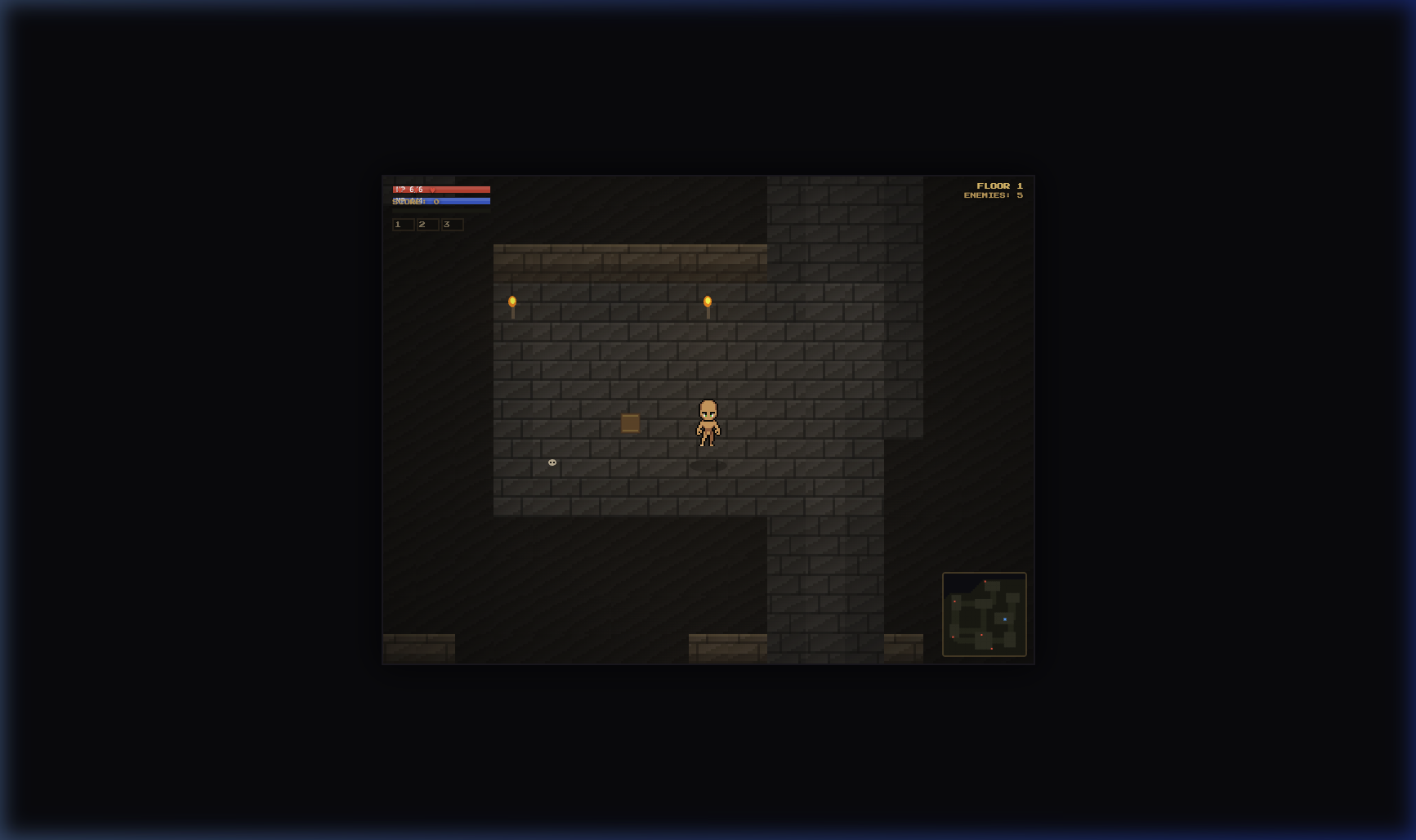Click the ENEMIES: 5 counter

[x=994, y=195]
